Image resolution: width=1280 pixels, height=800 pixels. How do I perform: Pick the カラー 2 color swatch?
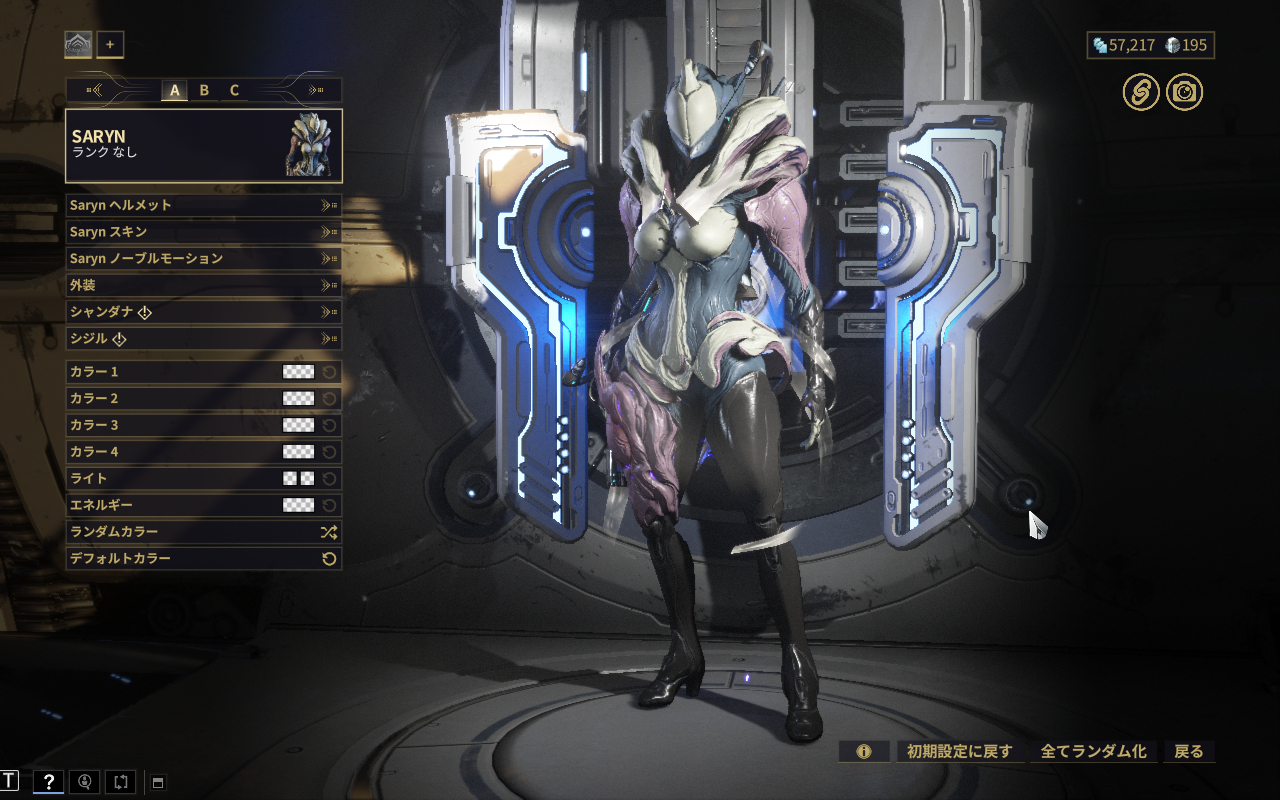tap(298, 399)
